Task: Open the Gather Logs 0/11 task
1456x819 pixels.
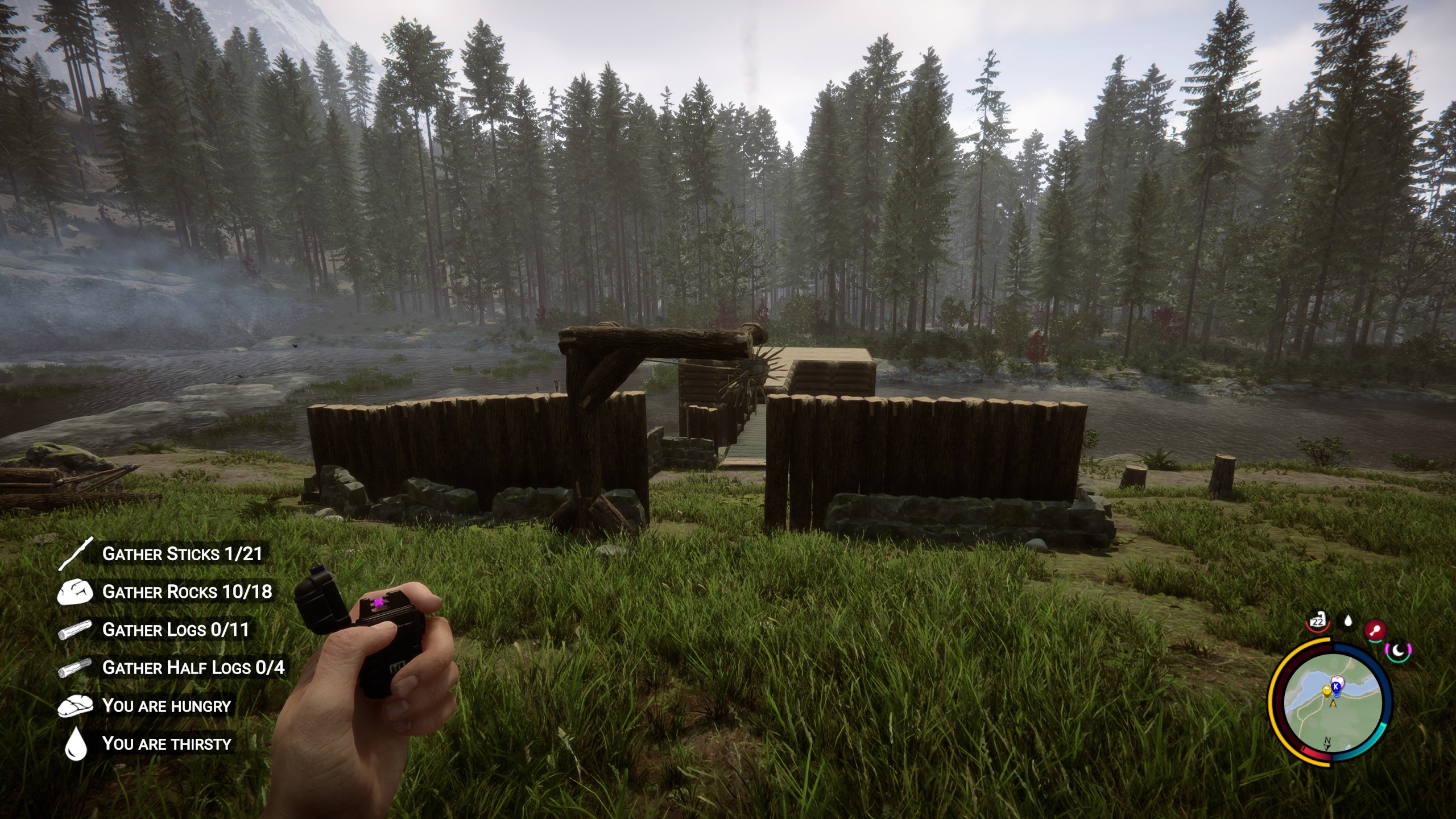Action: tap(175, 630)
